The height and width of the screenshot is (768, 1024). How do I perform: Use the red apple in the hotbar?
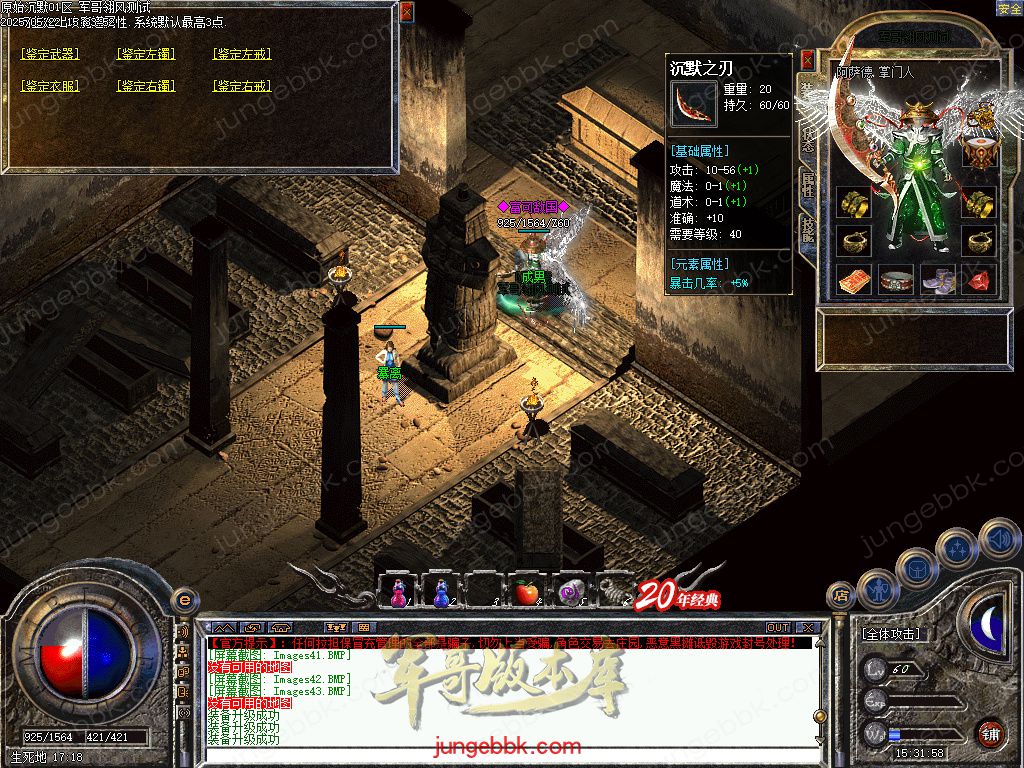click(526, 593)
